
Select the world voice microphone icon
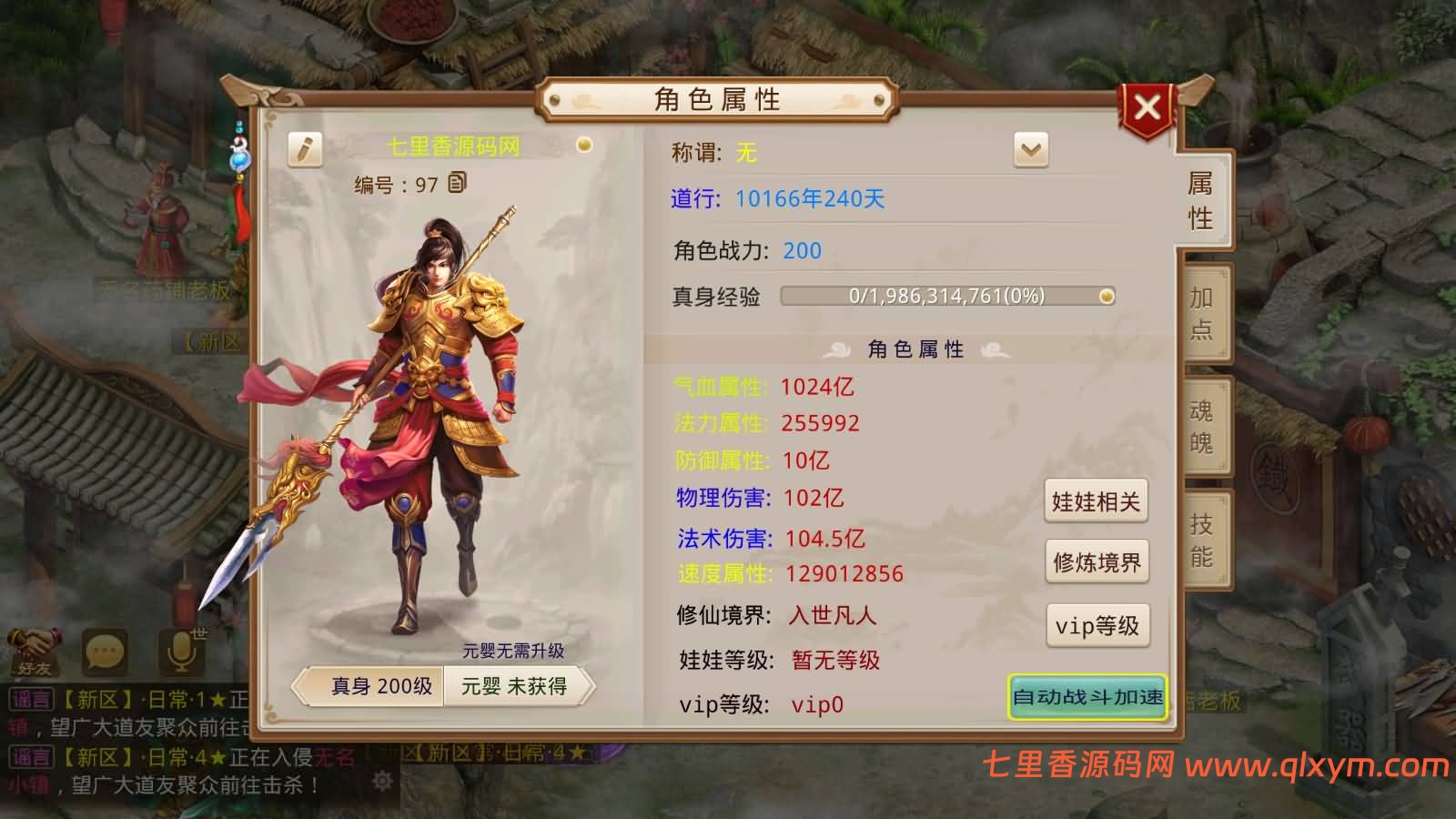coord(180,649)
